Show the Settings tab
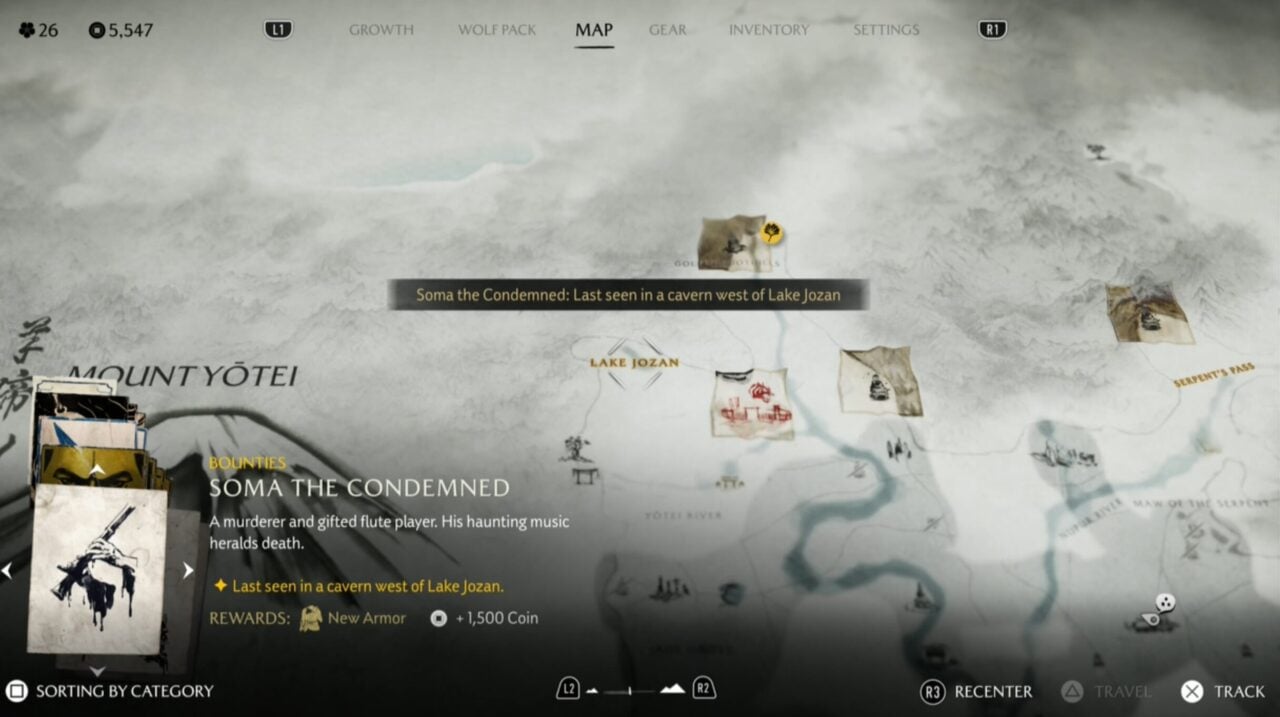 pyautogui.click(x=886, y=30)
